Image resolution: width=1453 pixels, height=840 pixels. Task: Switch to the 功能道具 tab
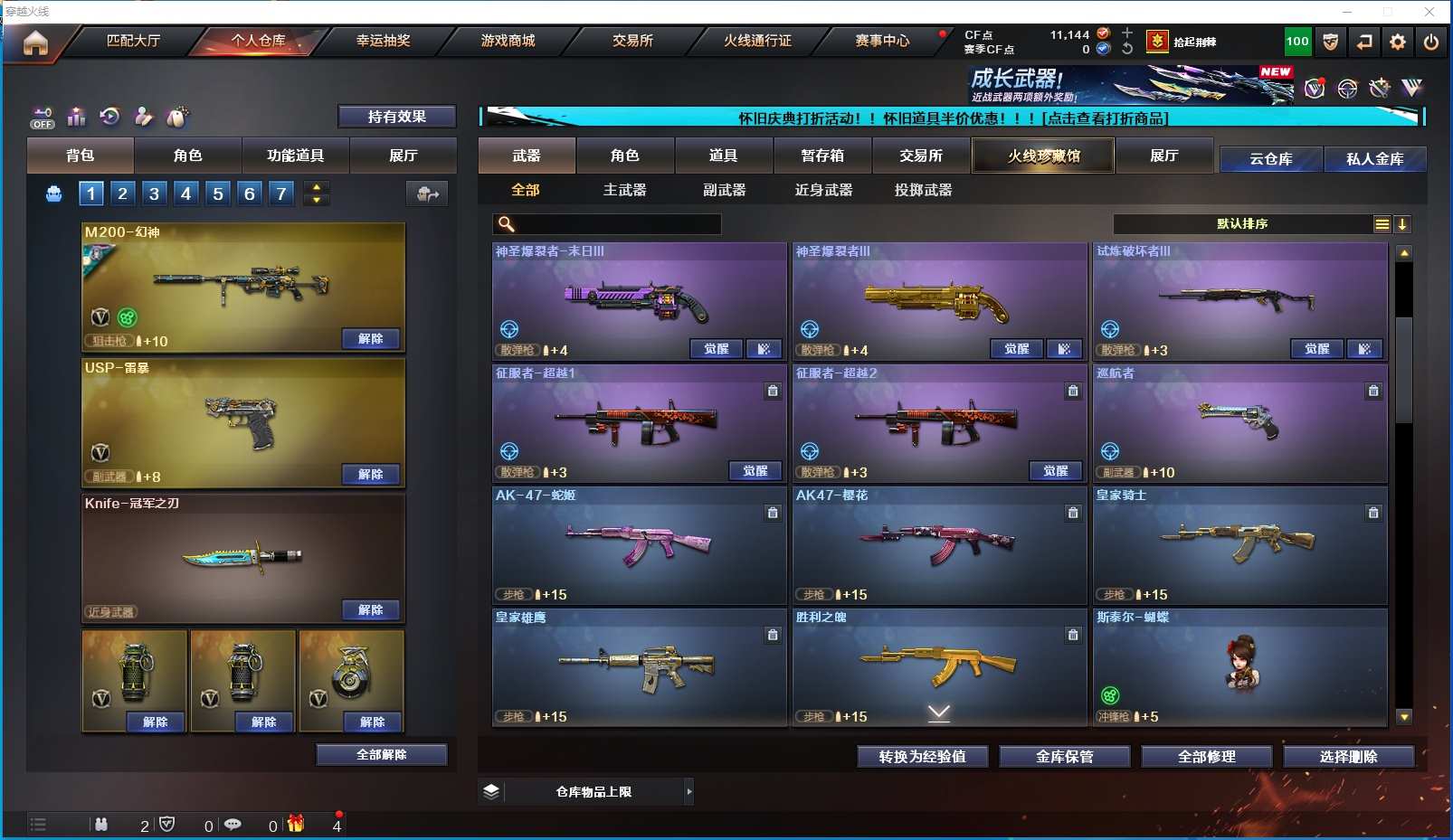(295, 156)
